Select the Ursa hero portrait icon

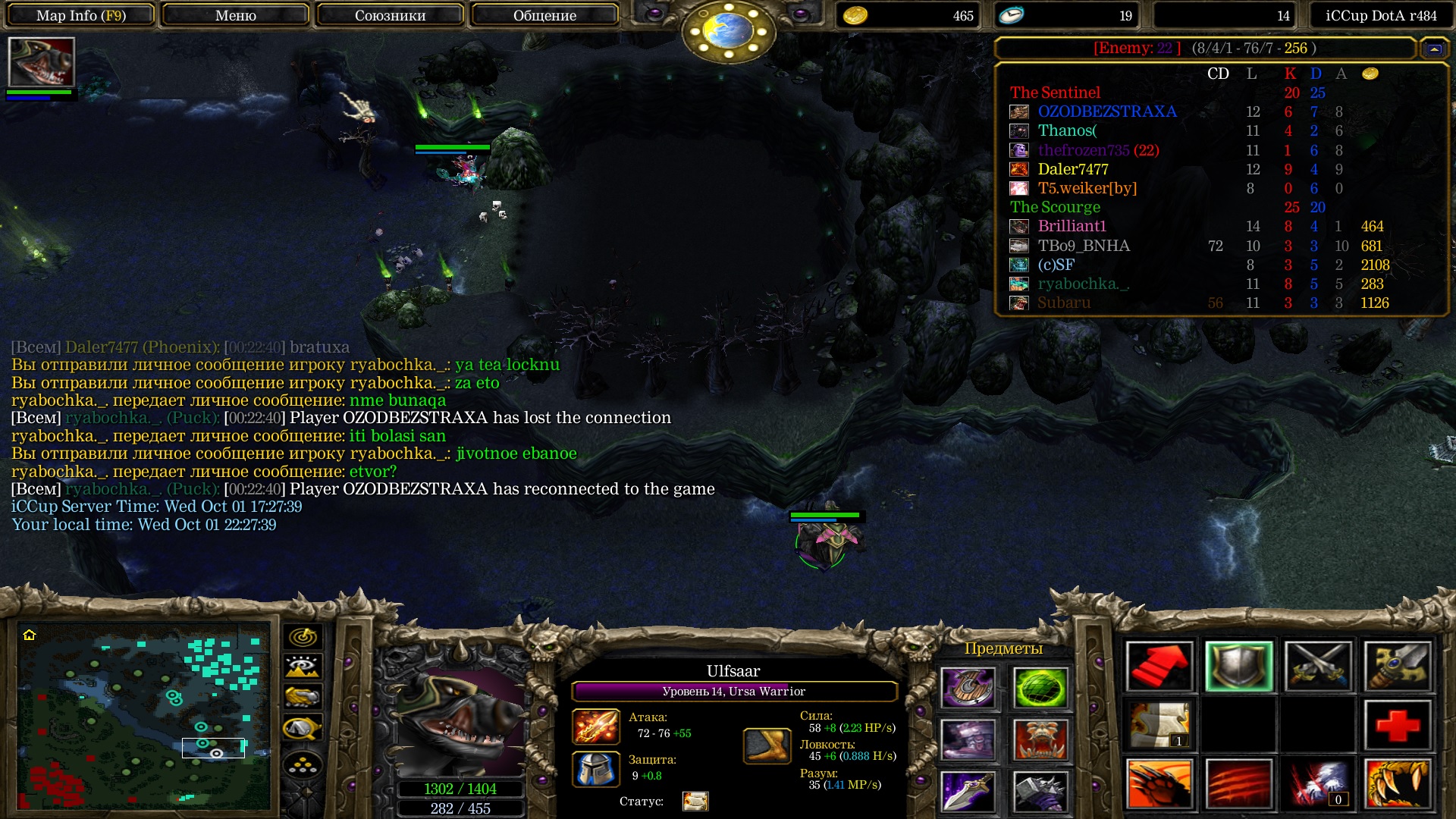point(41,62)
